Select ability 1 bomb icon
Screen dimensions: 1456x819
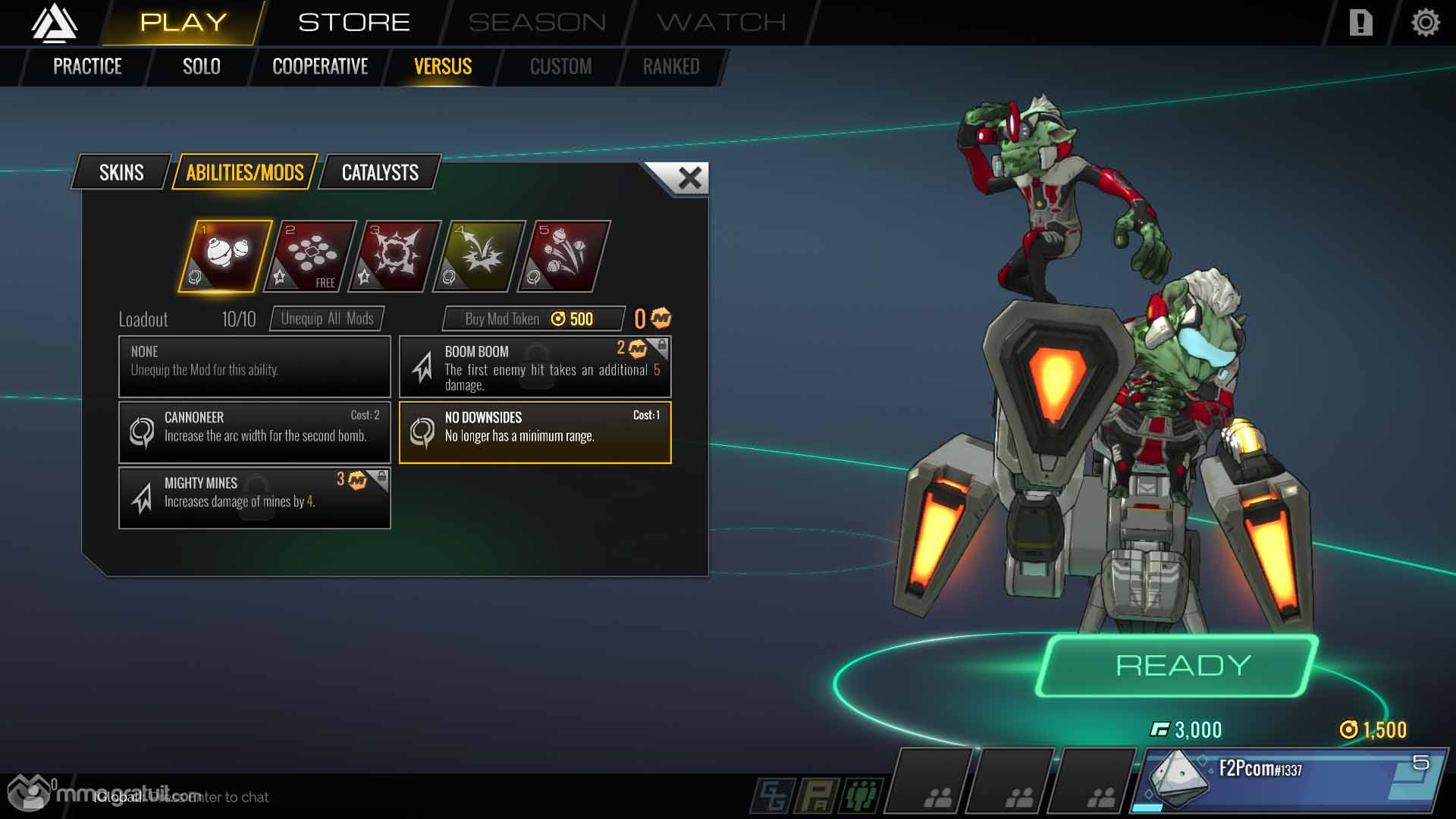(x=225, y=256)
